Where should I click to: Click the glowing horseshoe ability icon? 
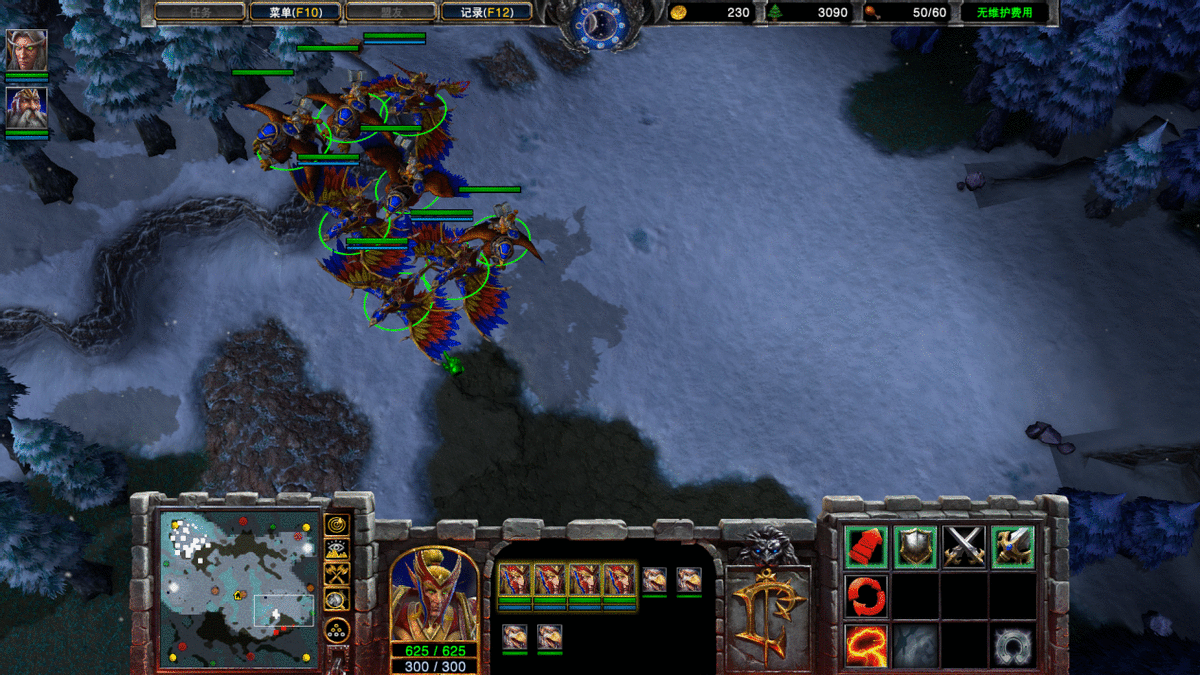tap(1013, 645)
